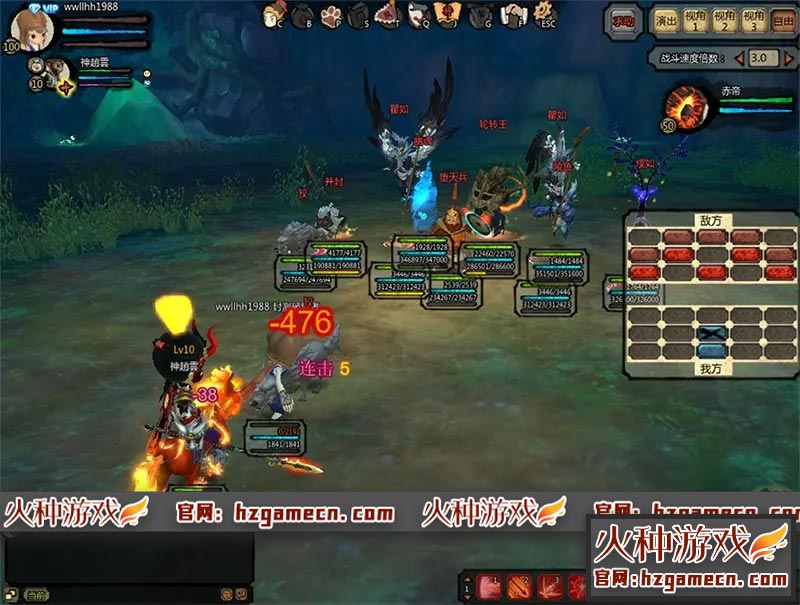Switch to 视角 2 camera view

pos(723,19)
